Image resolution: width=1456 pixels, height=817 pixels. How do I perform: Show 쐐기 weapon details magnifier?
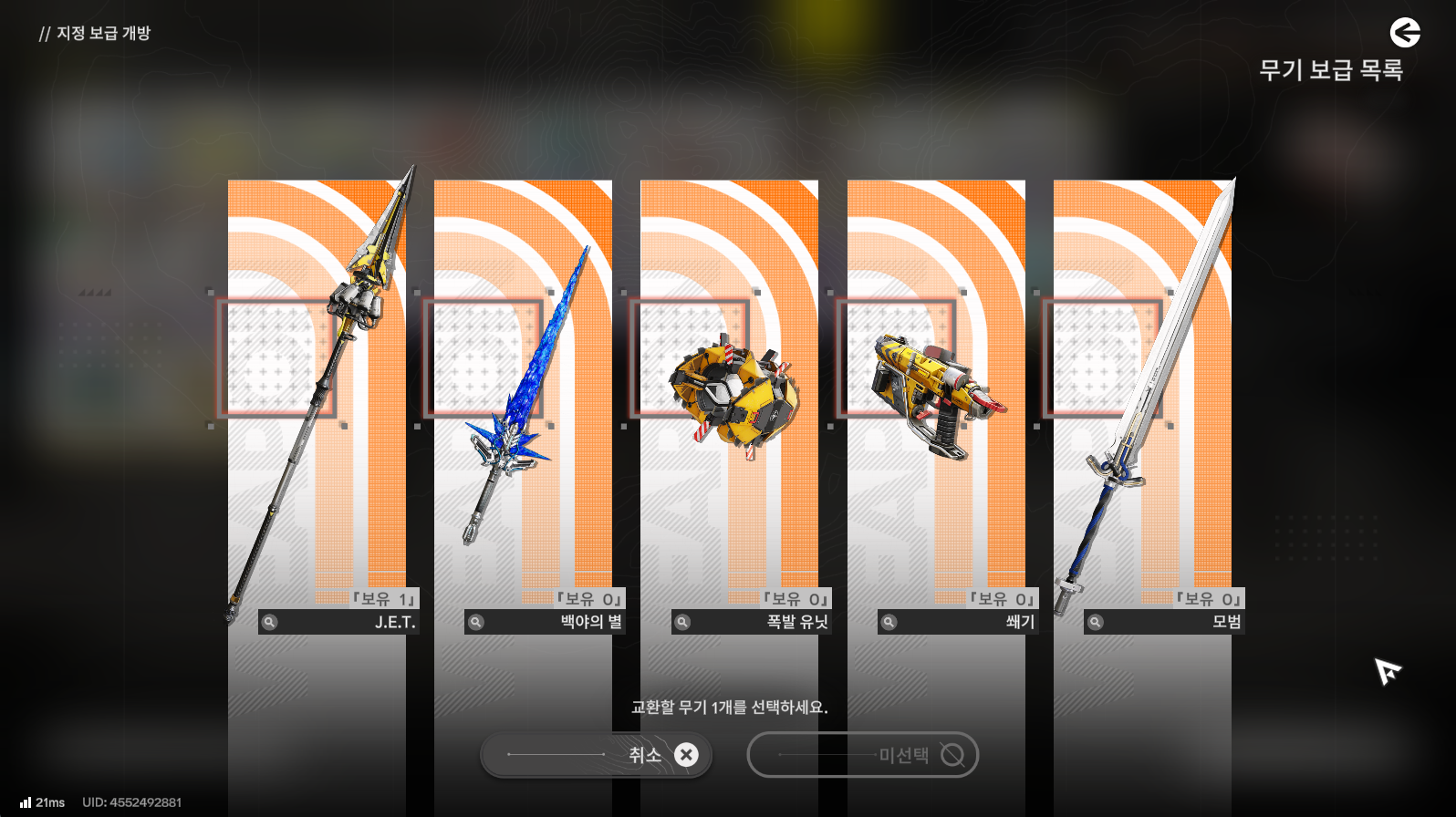click(x=889, y=622)
